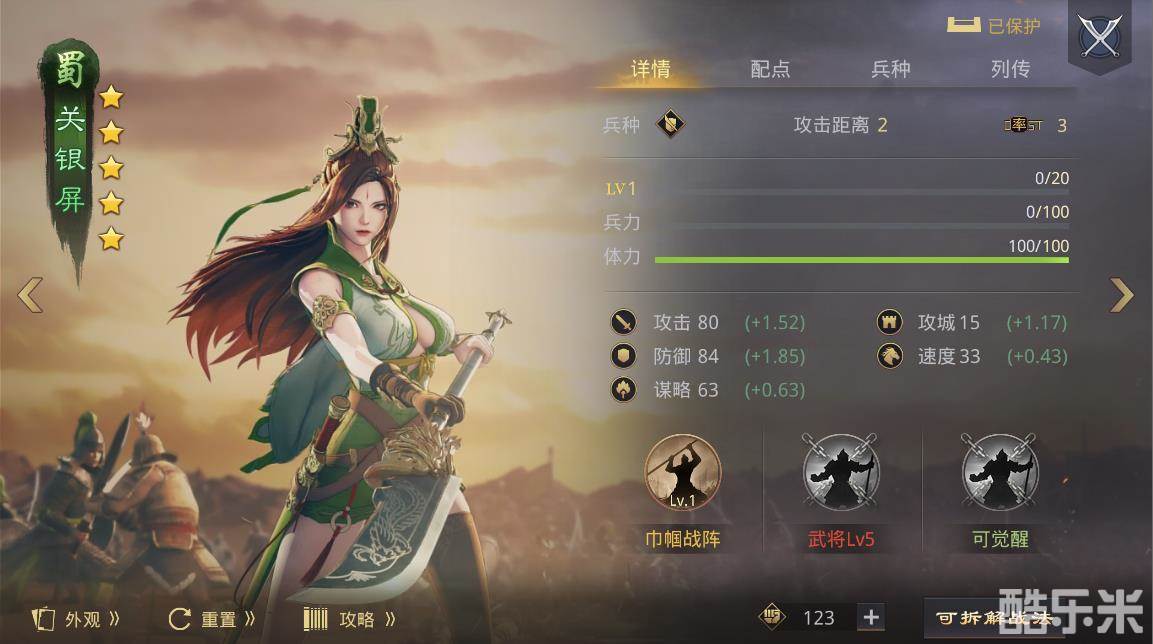View previous general with left arrow
The height and width of the screenshot is (644, 1153).
[30, 295]
